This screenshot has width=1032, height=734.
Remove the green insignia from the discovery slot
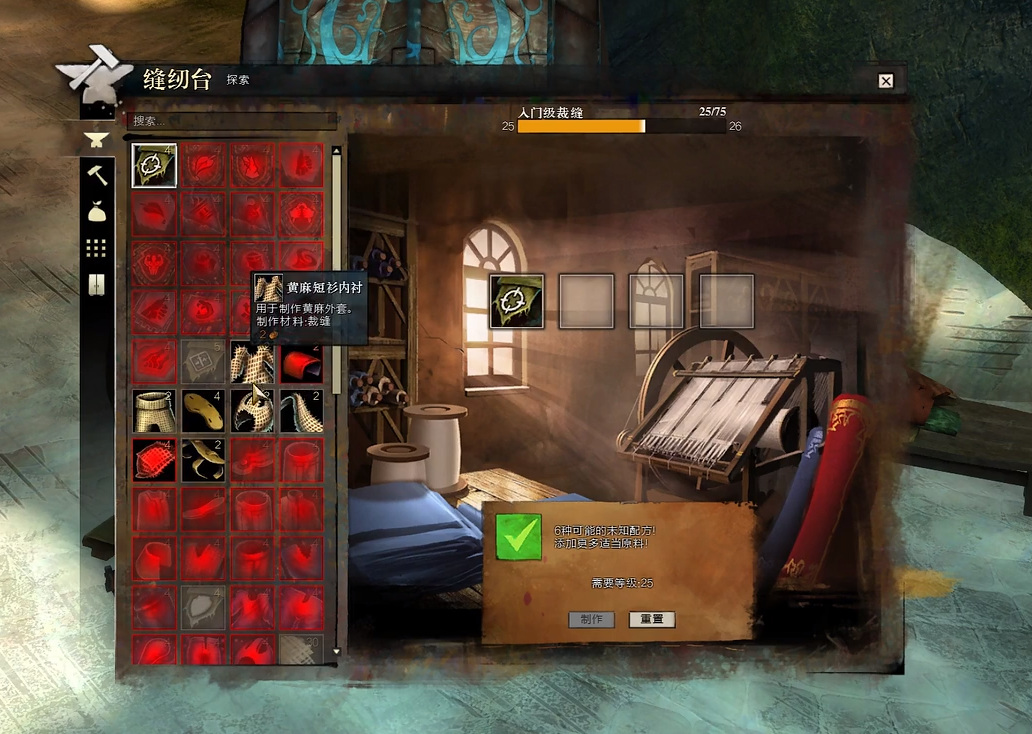516,301
